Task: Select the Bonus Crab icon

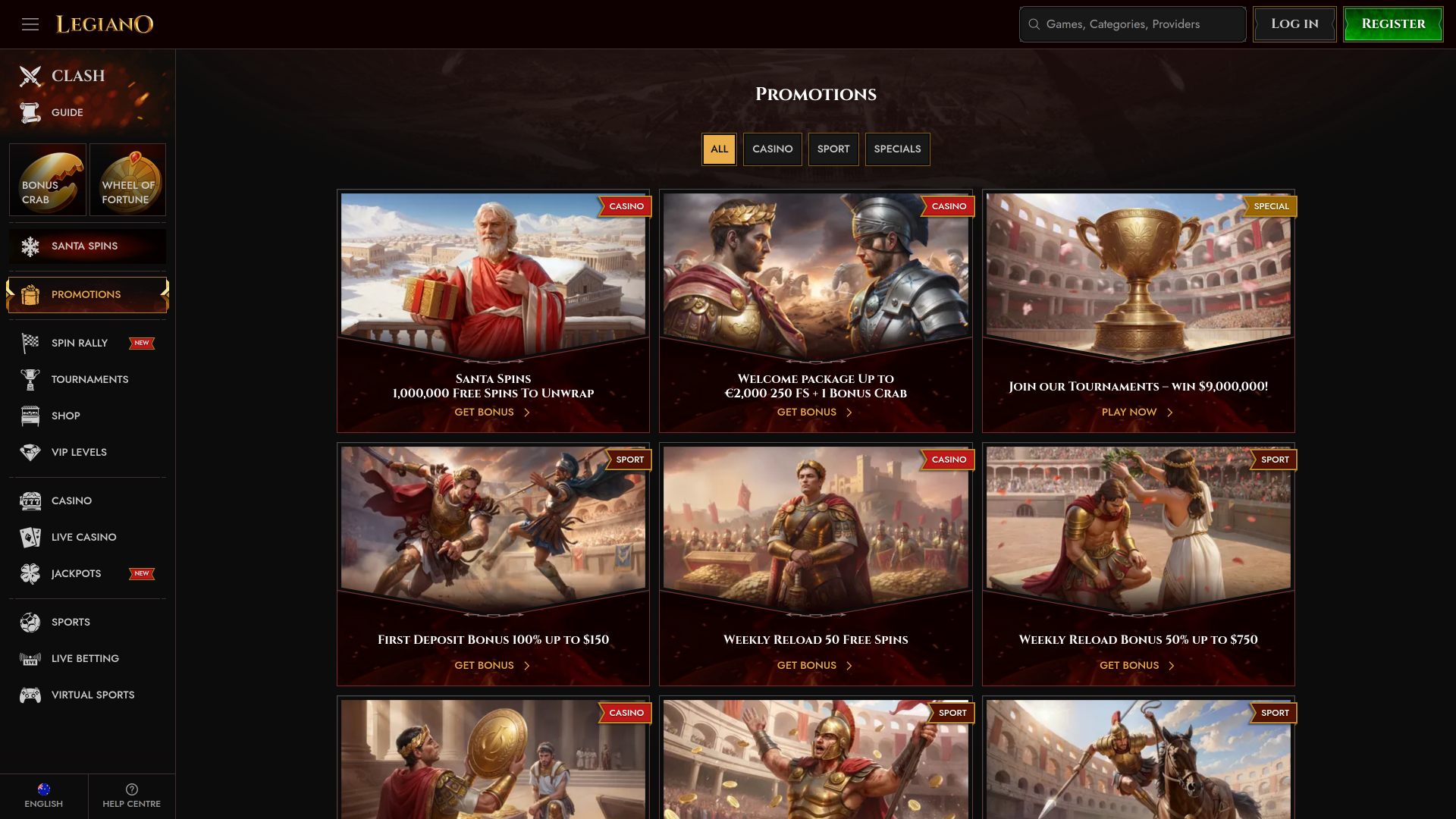Action: (x=47, y=180)
